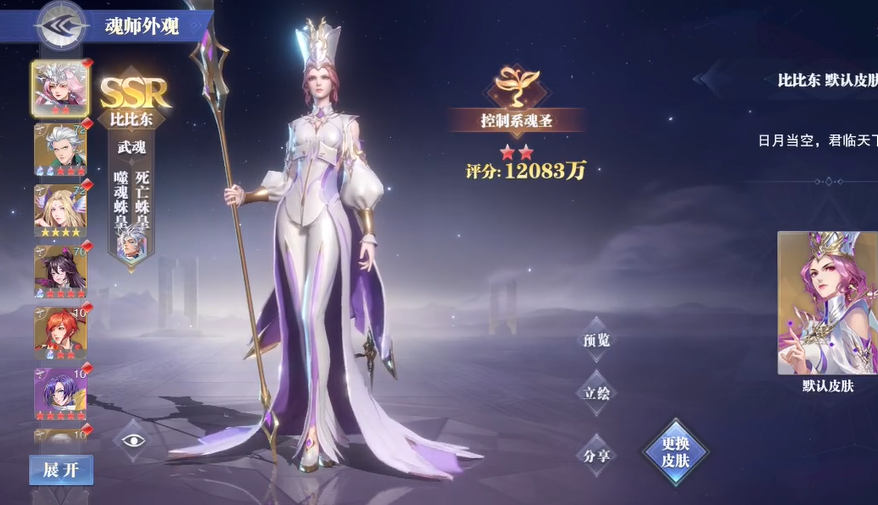Open the martial soul avatar under 武魂
Image resolution: width=878 pixels, height=505 pixels.
130,243
